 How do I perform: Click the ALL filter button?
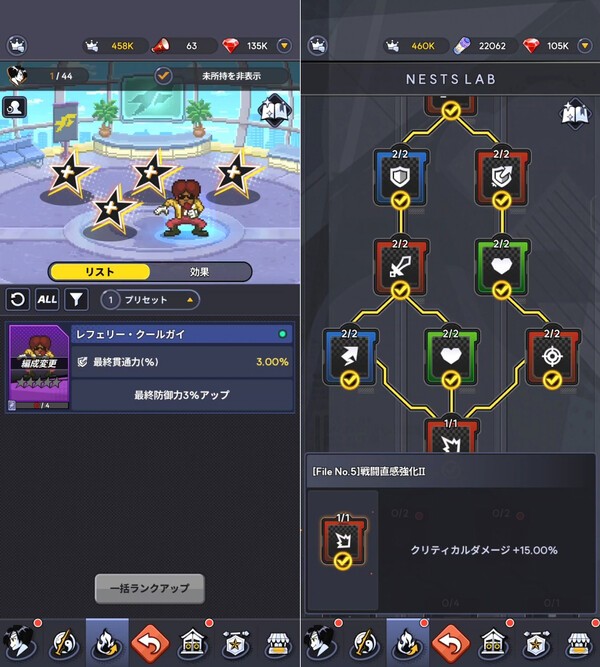tap(47, 299)
